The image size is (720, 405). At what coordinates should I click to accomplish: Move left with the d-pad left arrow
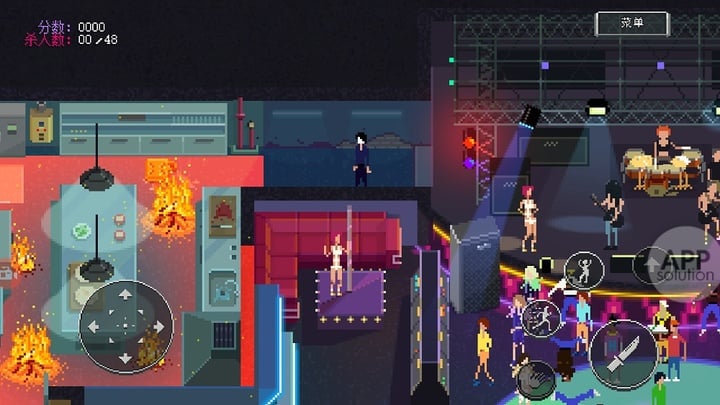pyautogui.click(x=93, y=326)
